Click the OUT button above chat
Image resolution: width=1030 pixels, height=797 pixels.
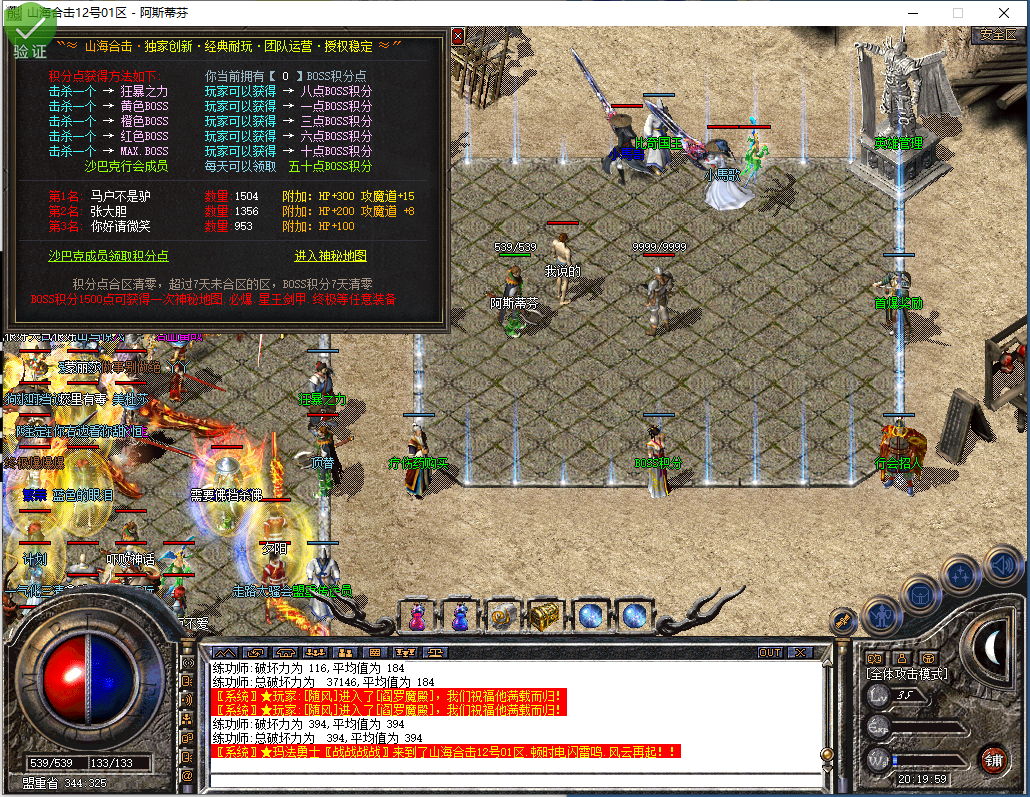[x=770, y=653]
